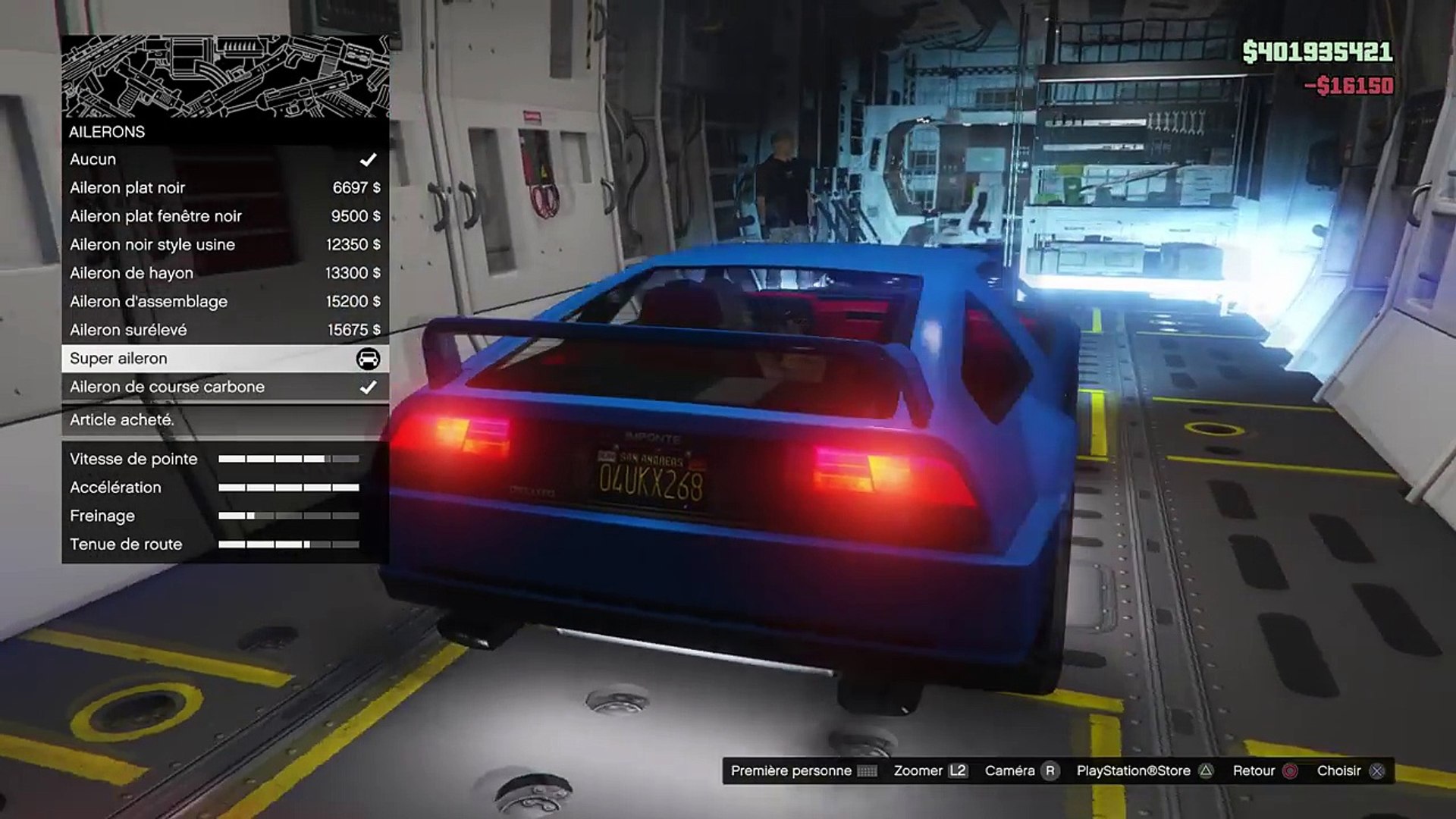The image size is (1456, 819).
Task: Highlight the Super aileron row
Action: coord(224,359)
